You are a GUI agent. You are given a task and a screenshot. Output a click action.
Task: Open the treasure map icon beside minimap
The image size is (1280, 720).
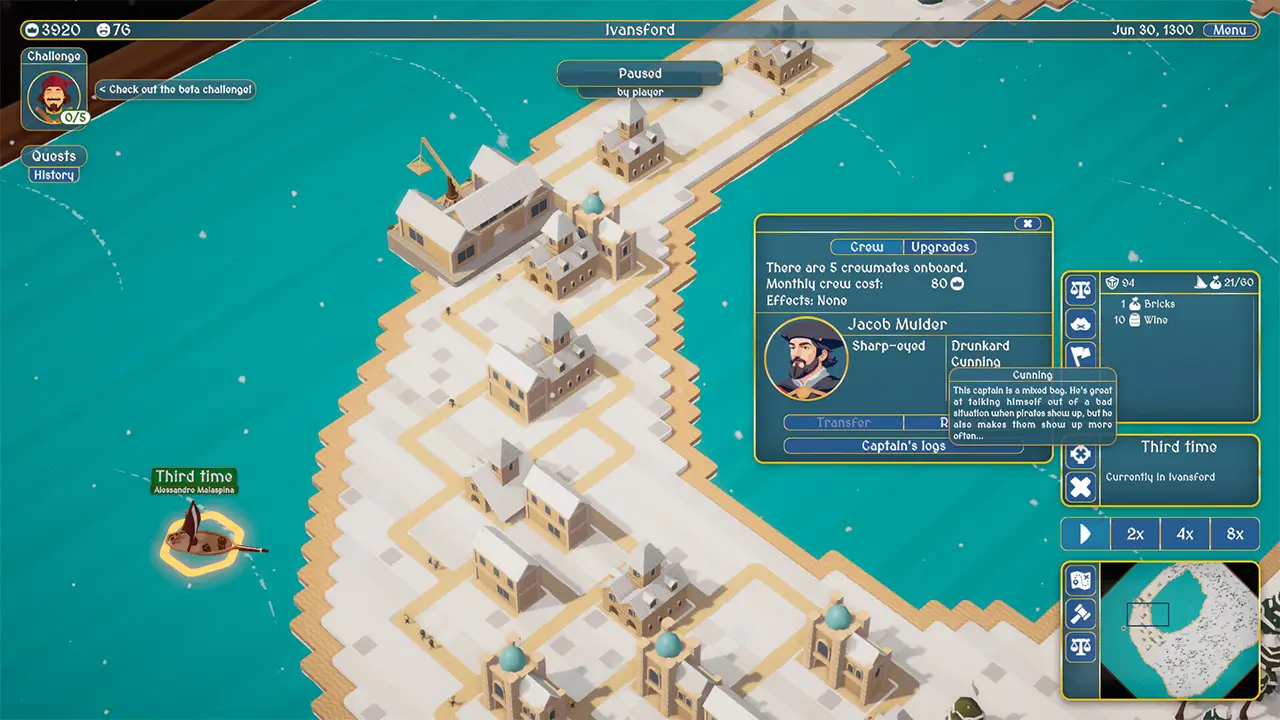[x=1080, y=580]
